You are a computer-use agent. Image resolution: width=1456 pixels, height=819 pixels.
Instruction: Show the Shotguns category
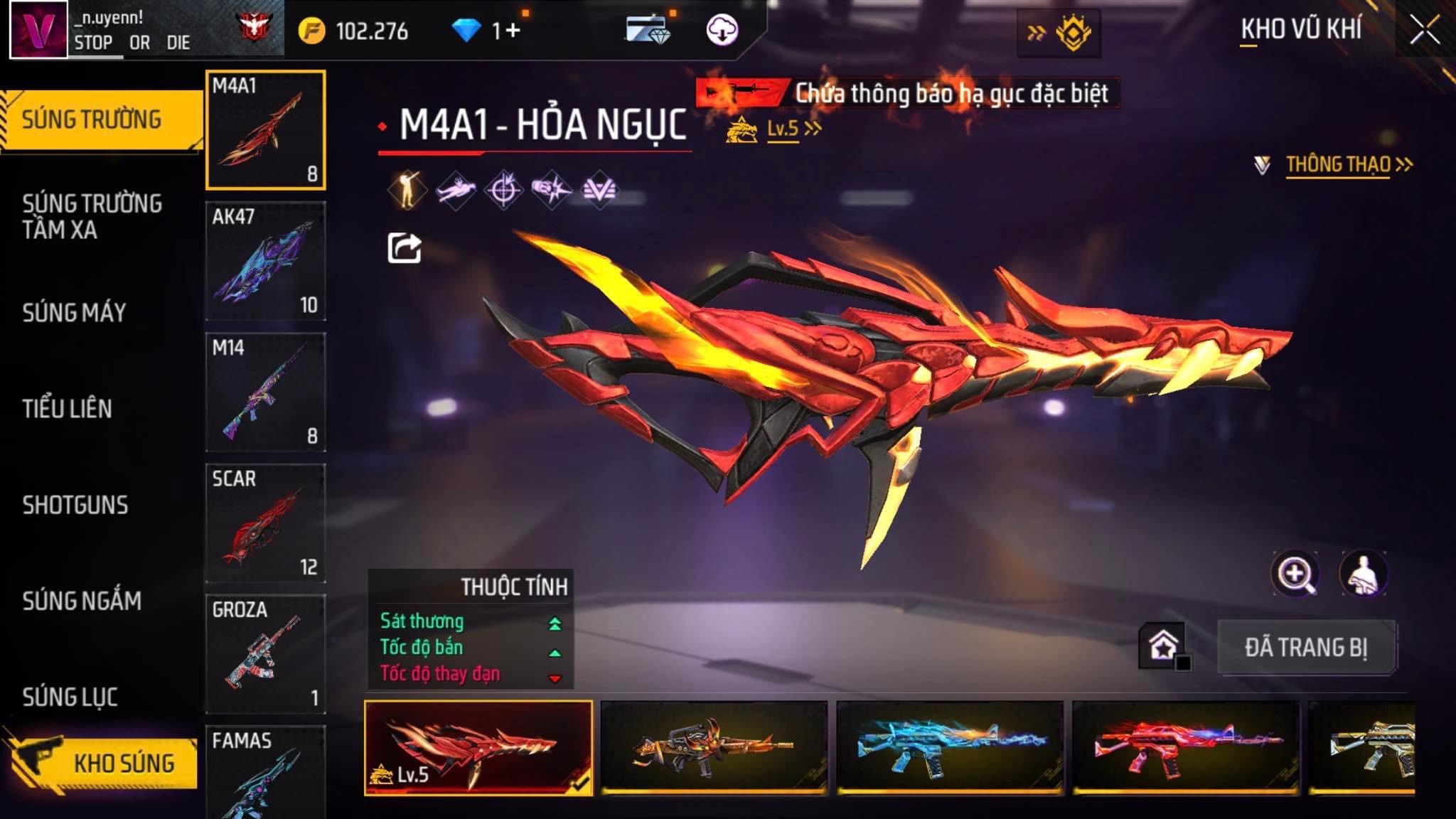pos(75,505)
